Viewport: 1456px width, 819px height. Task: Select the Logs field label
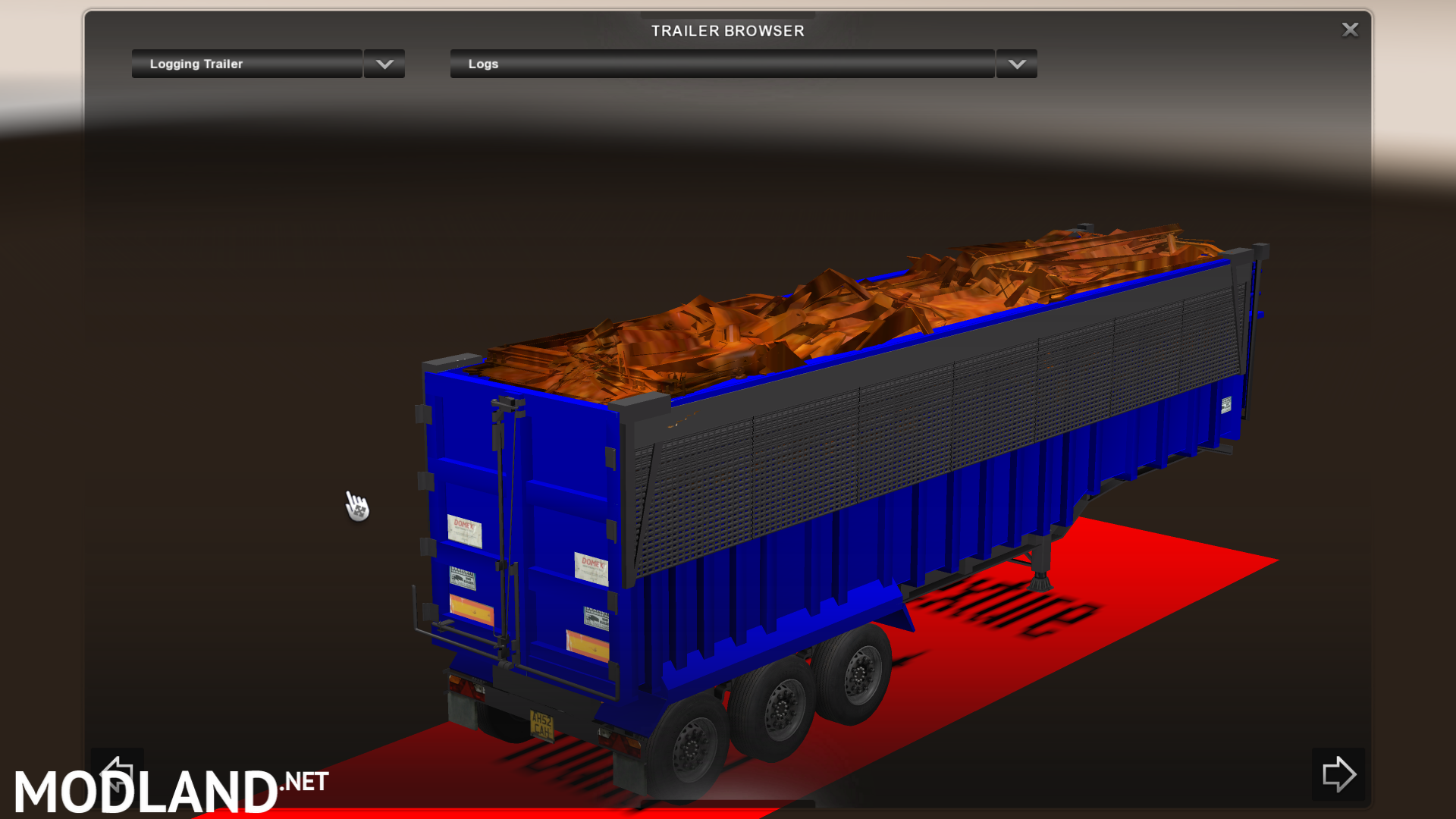[x=482, y=64]
